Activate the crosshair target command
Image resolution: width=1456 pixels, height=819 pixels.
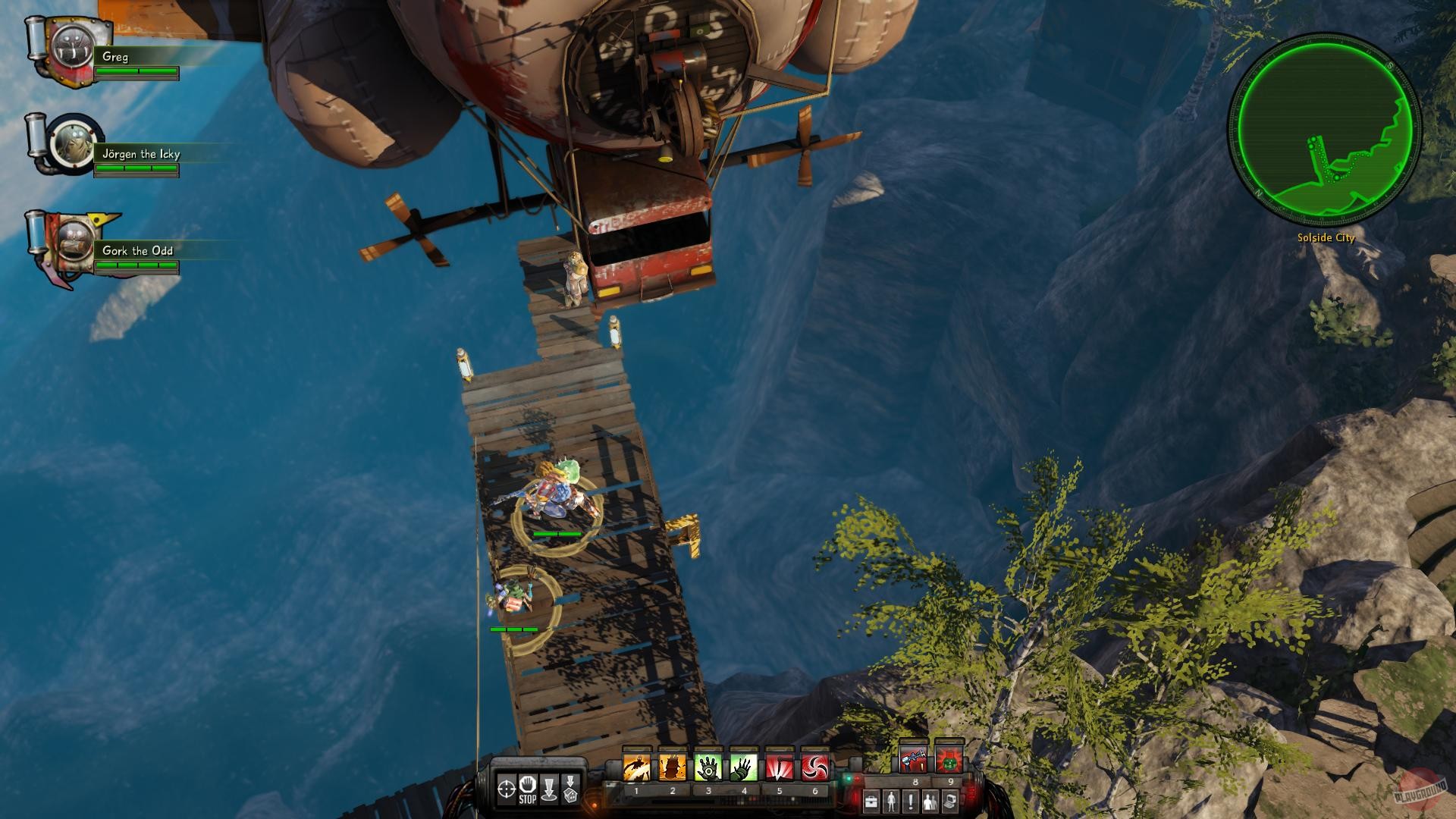pos(506,789)
